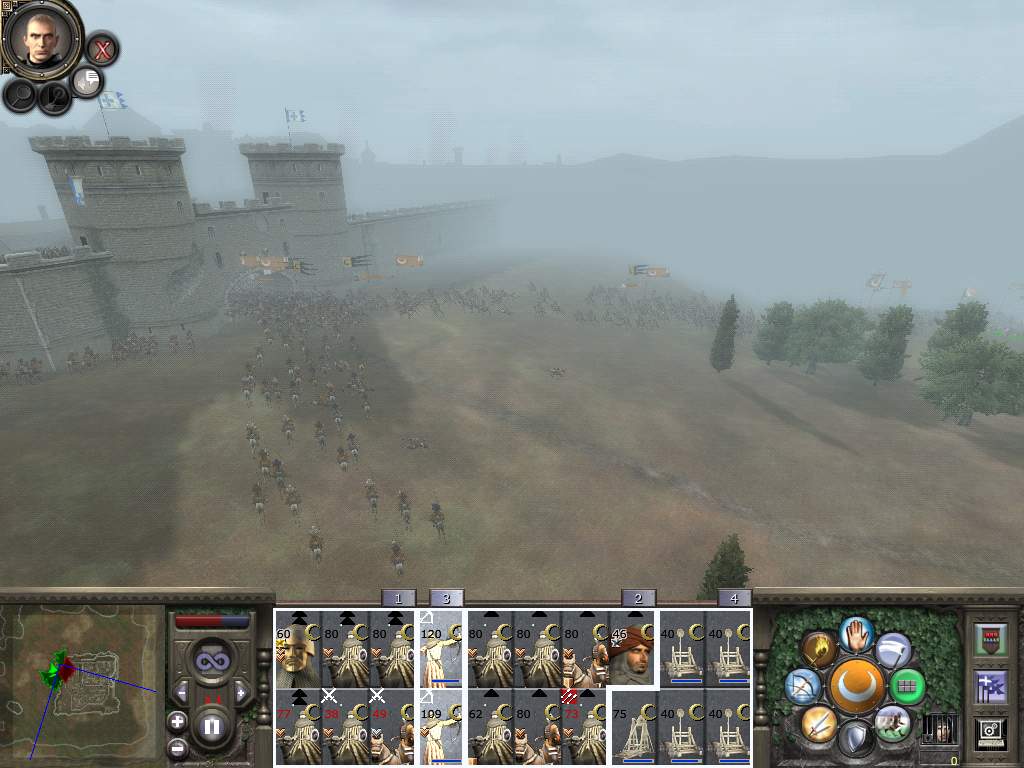Activate the halt order raised hand icon
The height and width of the screenshot is (768, 1024).
pyautogui.click(x=856, y=631)
